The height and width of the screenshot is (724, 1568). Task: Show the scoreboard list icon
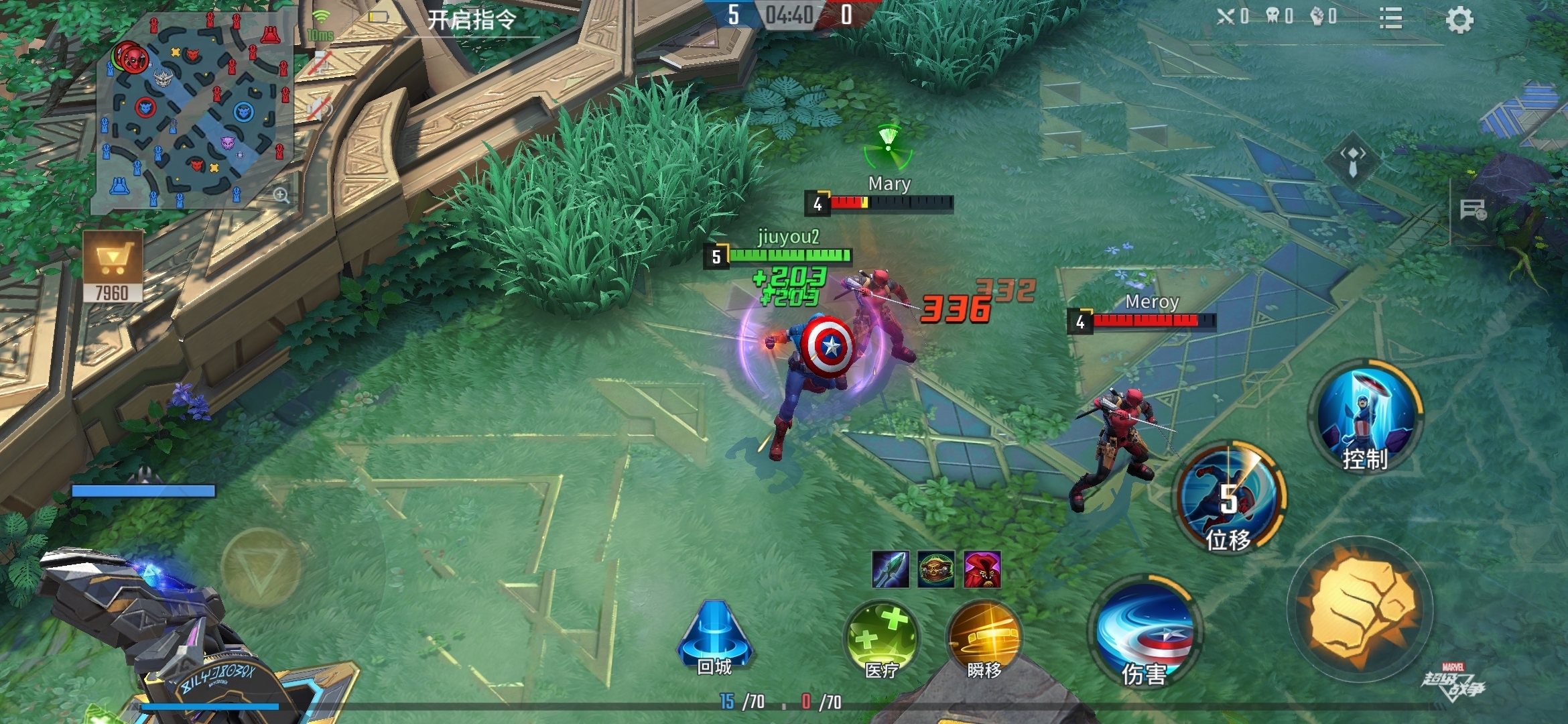click(1391, 19)
